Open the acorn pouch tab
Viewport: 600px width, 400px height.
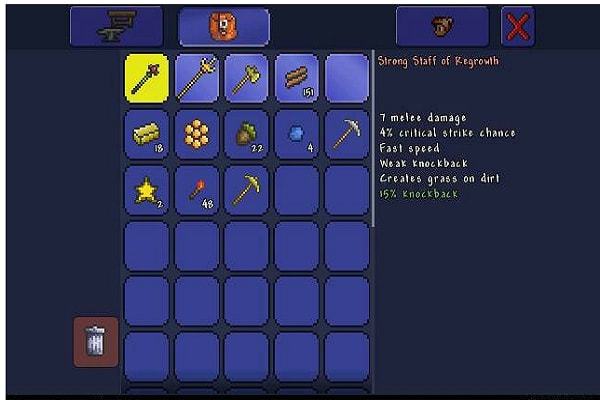point(441,26)
